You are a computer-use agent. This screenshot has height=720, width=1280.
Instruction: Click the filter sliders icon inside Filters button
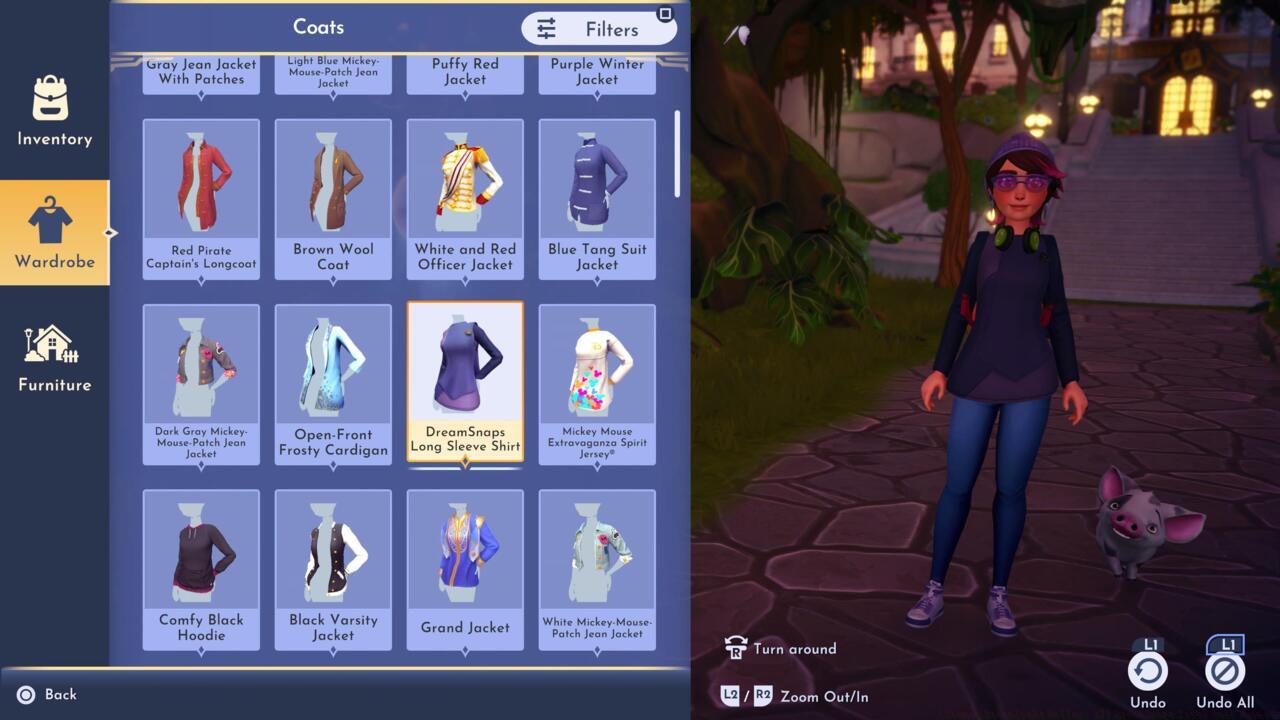545,29
